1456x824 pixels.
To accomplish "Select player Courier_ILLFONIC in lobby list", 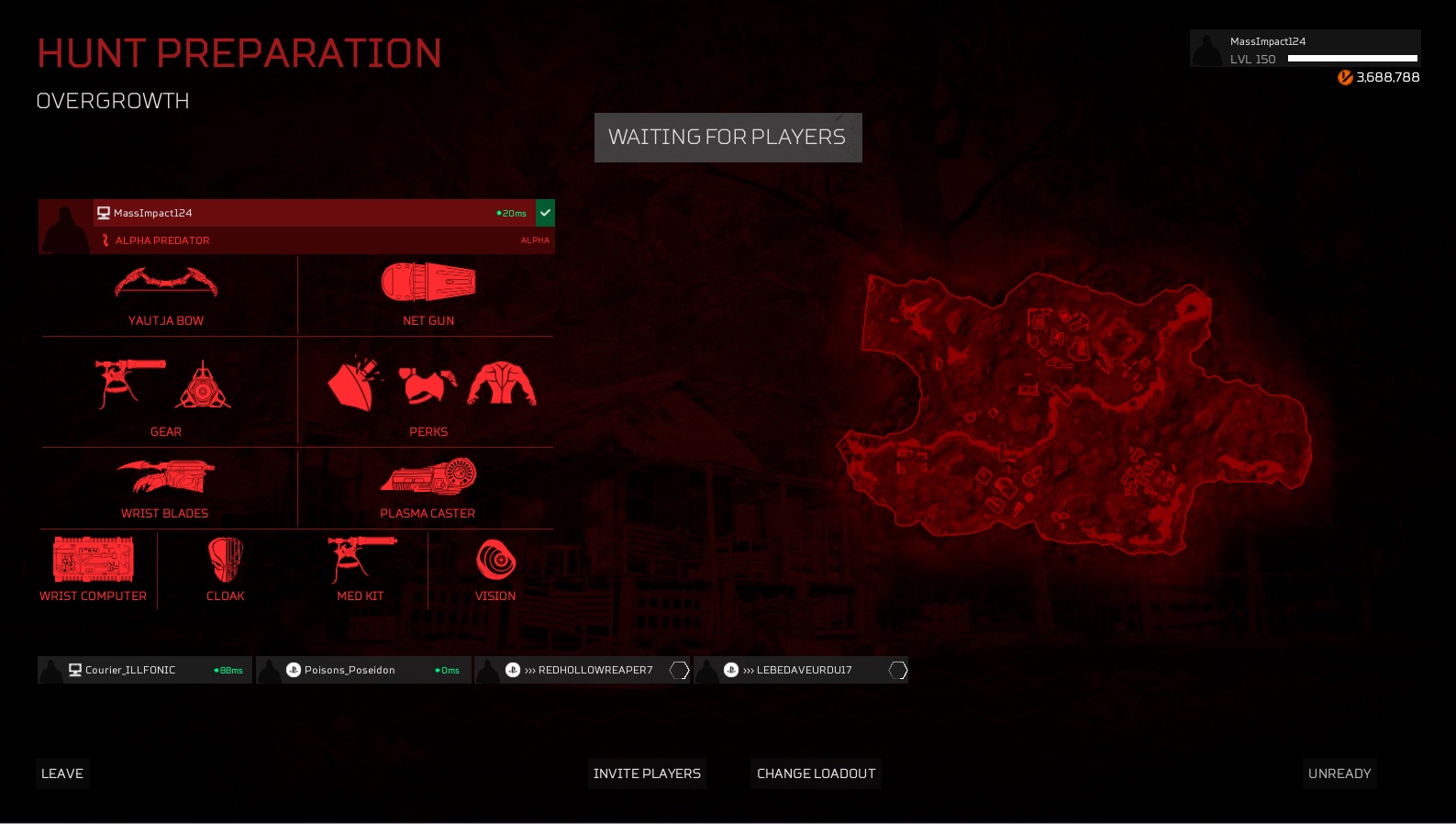I will (x=145, y=670).
